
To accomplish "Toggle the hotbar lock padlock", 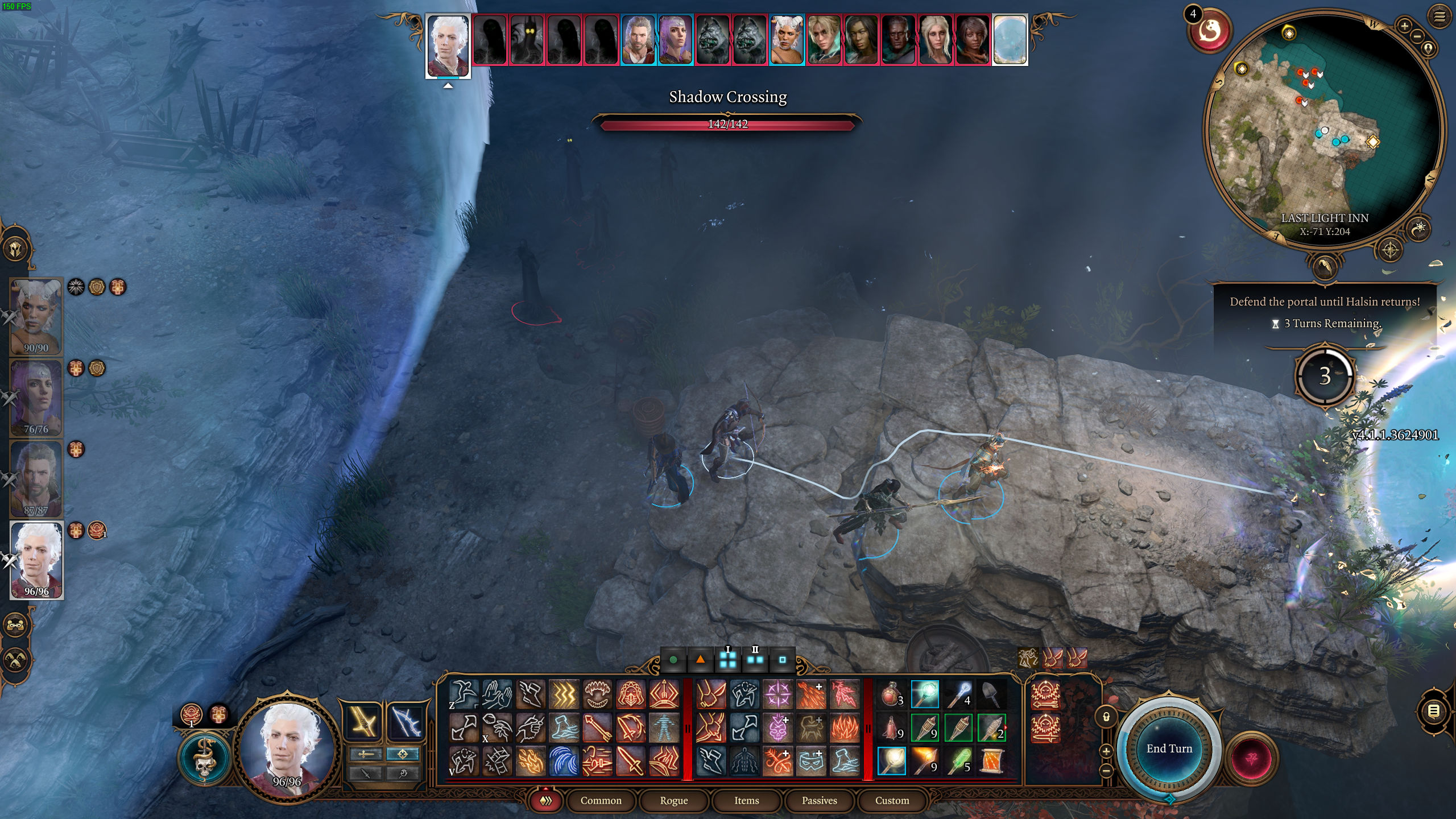I will click(x=1106, y=716).
